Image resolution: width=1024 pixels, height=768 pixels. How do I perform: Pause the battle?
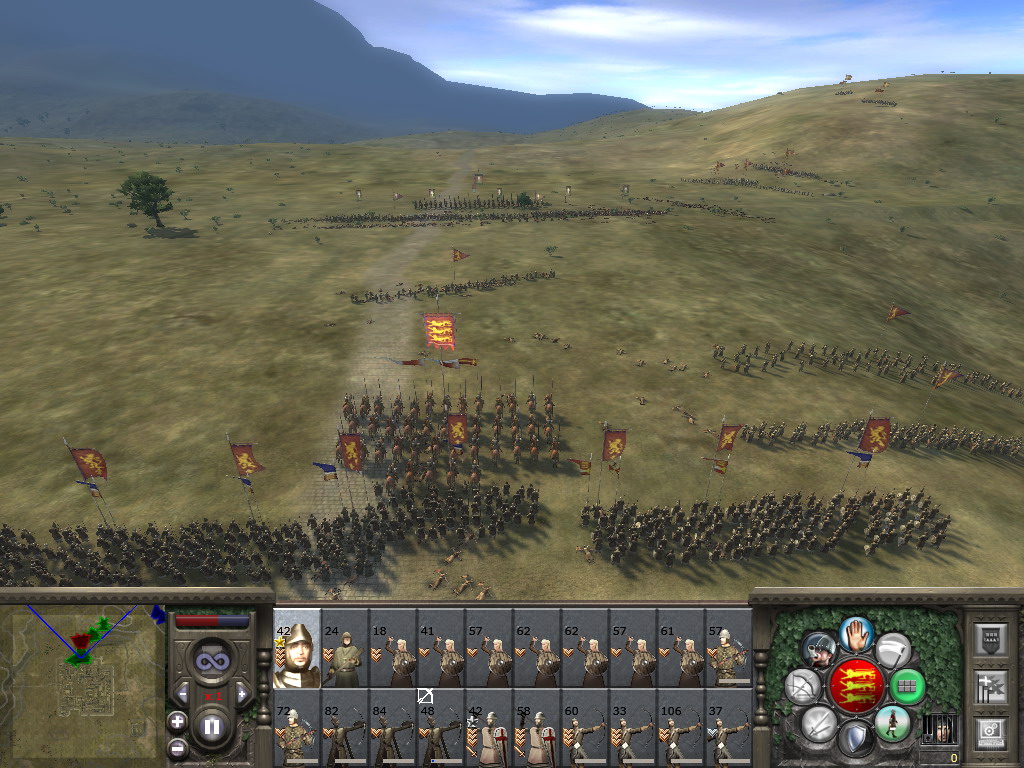(211, 727)
